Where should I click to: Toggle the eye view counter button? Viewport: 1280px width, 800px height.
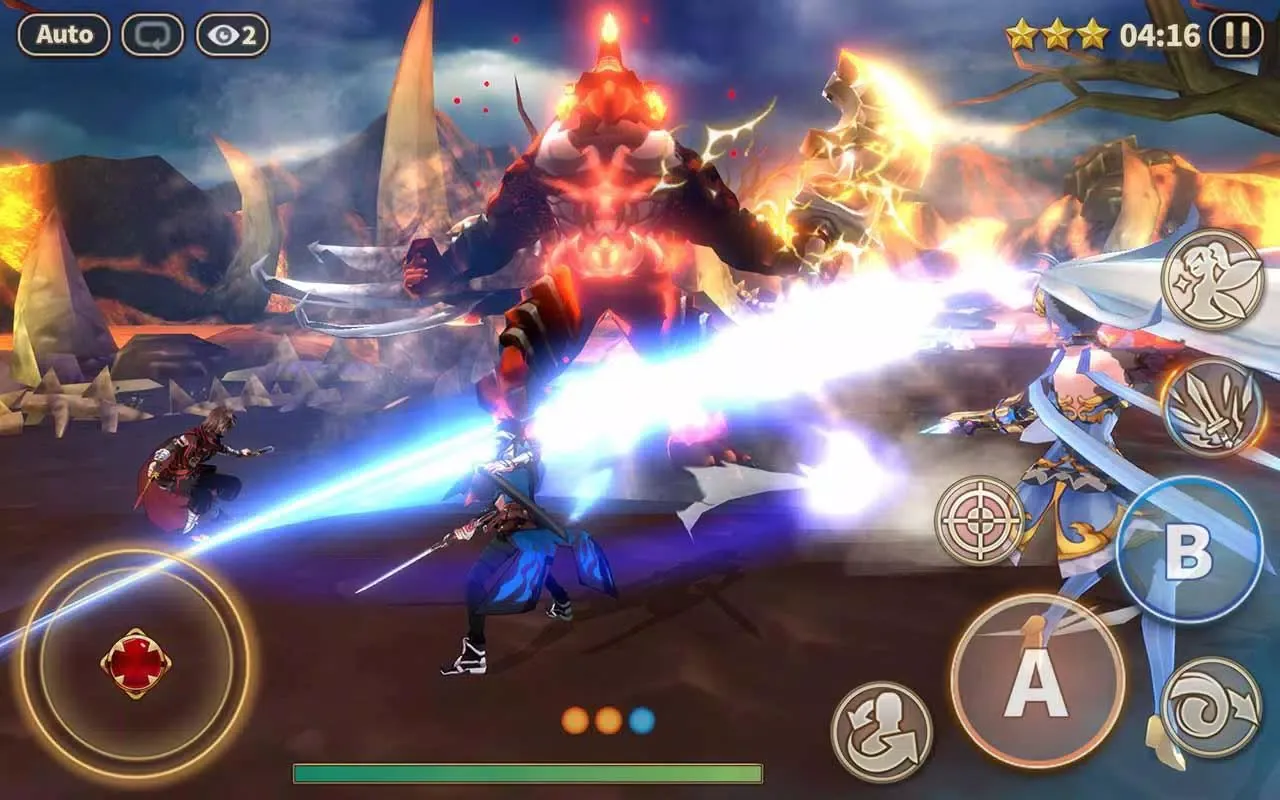[x=232, y=35]
